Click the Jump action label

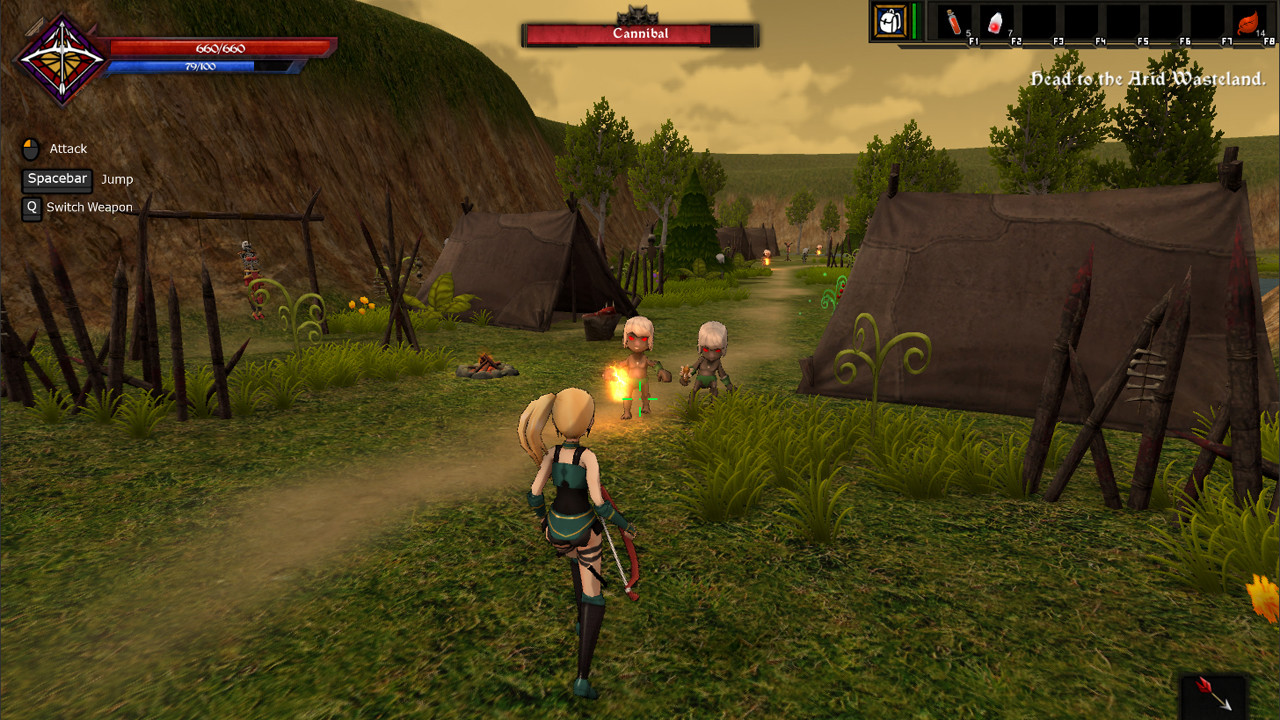(x=117, y=179)
